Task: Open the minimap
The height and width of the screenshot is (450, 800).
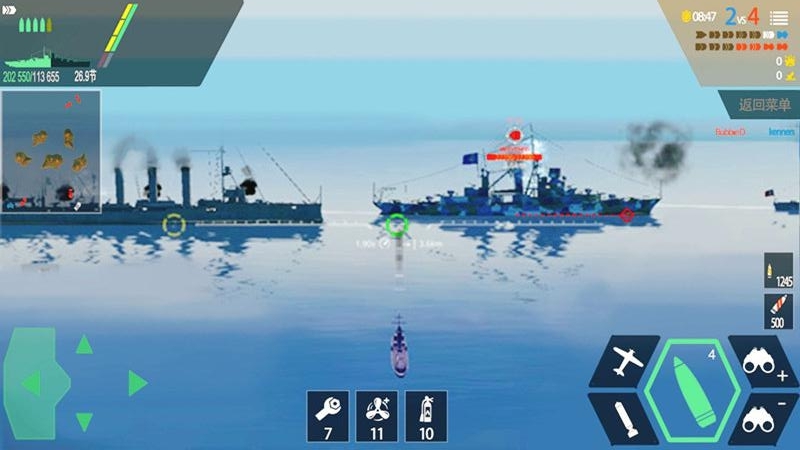Action: (50, 150)
